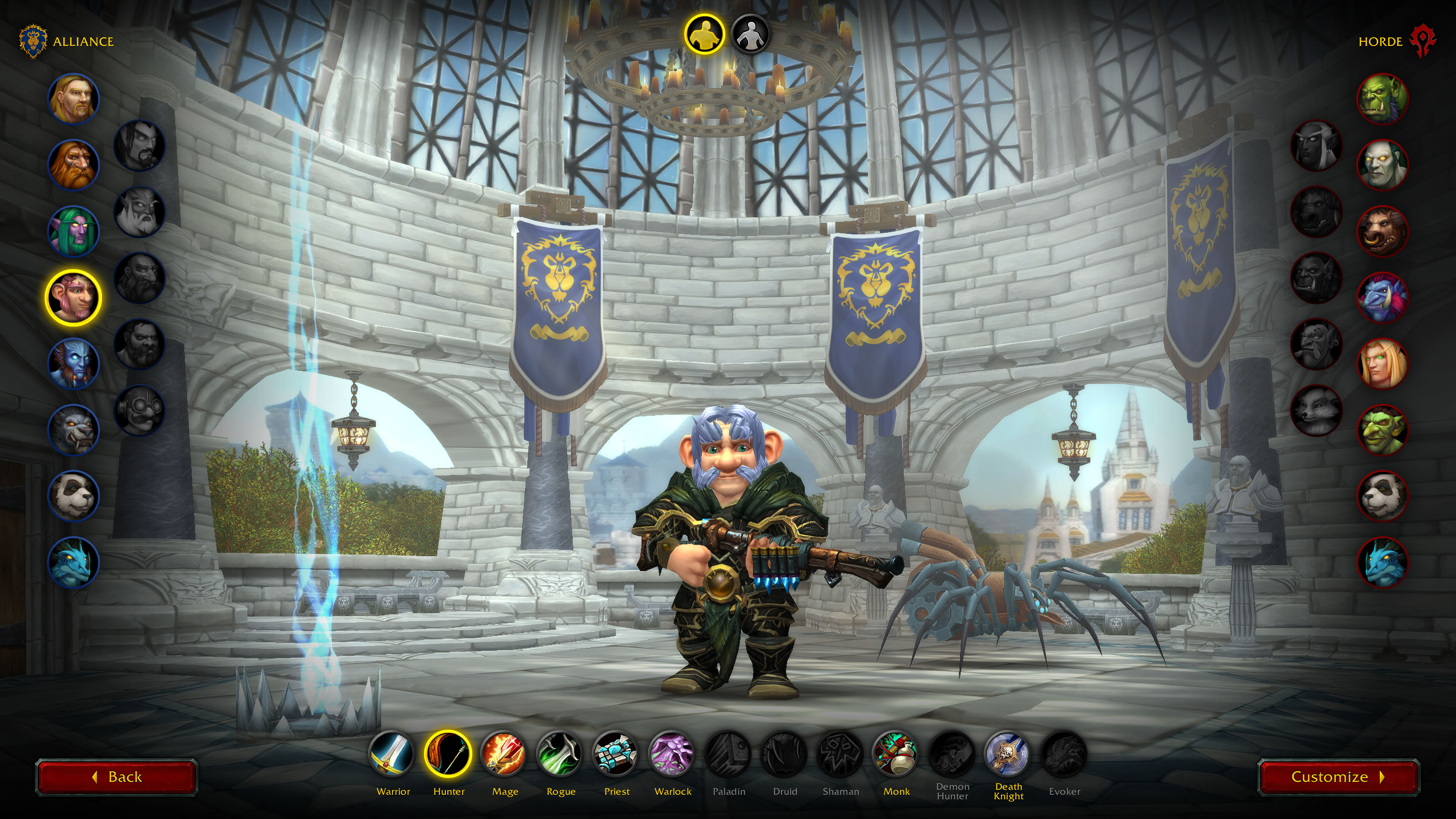This screenshot has height=819, width=1456.
Task: Choose the Human race portrait
Action: coord(74,99)
